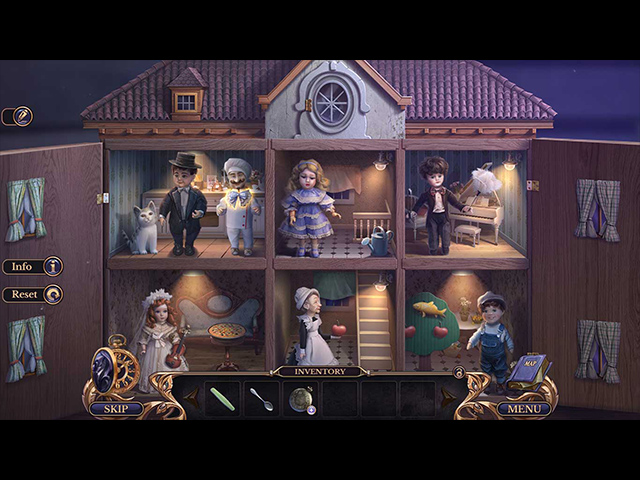Reset the puzzle
Screen dimensions: 640x480
pos(32,295)
